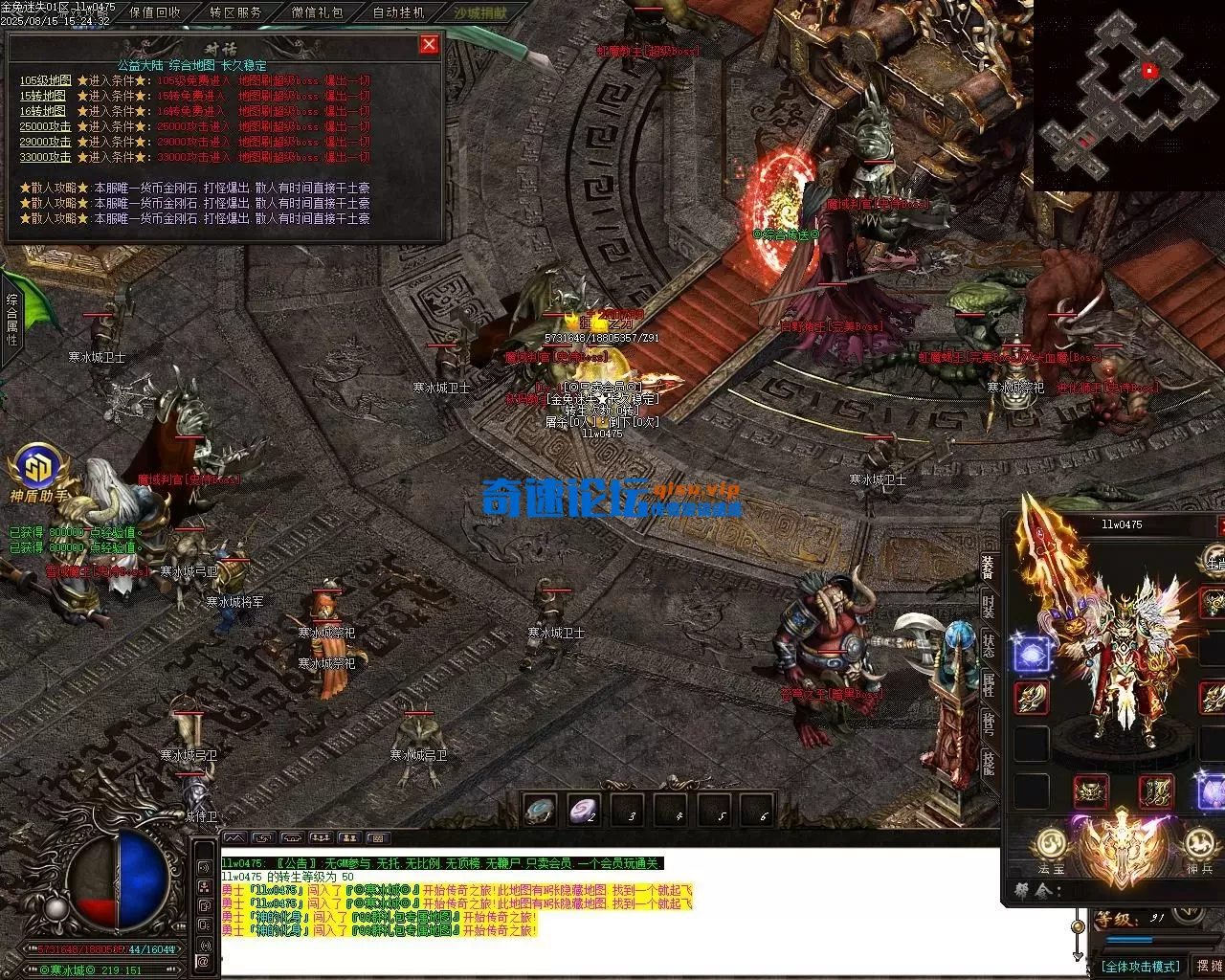The height and width of the screenshot is (980, 1225).
Task: Enter the 16转地图 map option
Action: coord(43,111)
